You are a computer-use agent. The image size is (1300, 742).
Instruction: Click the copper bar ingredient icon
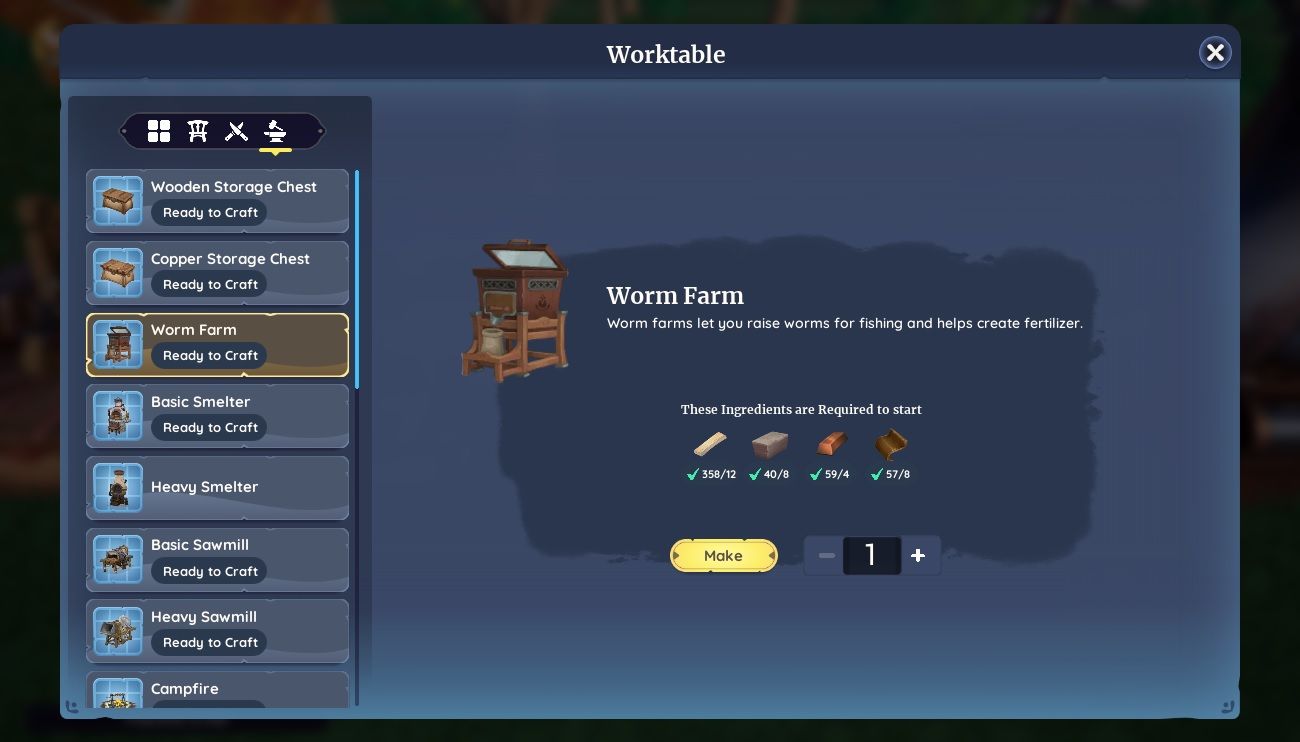coord(831,444)
